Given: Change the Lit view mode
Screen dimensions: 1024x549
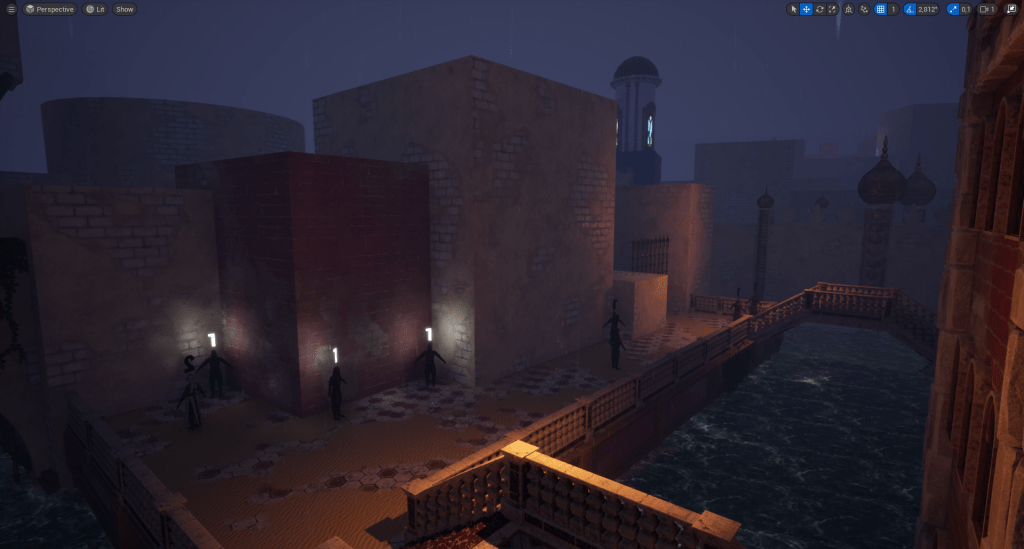Looking at the screenshot, I should 96,9.
